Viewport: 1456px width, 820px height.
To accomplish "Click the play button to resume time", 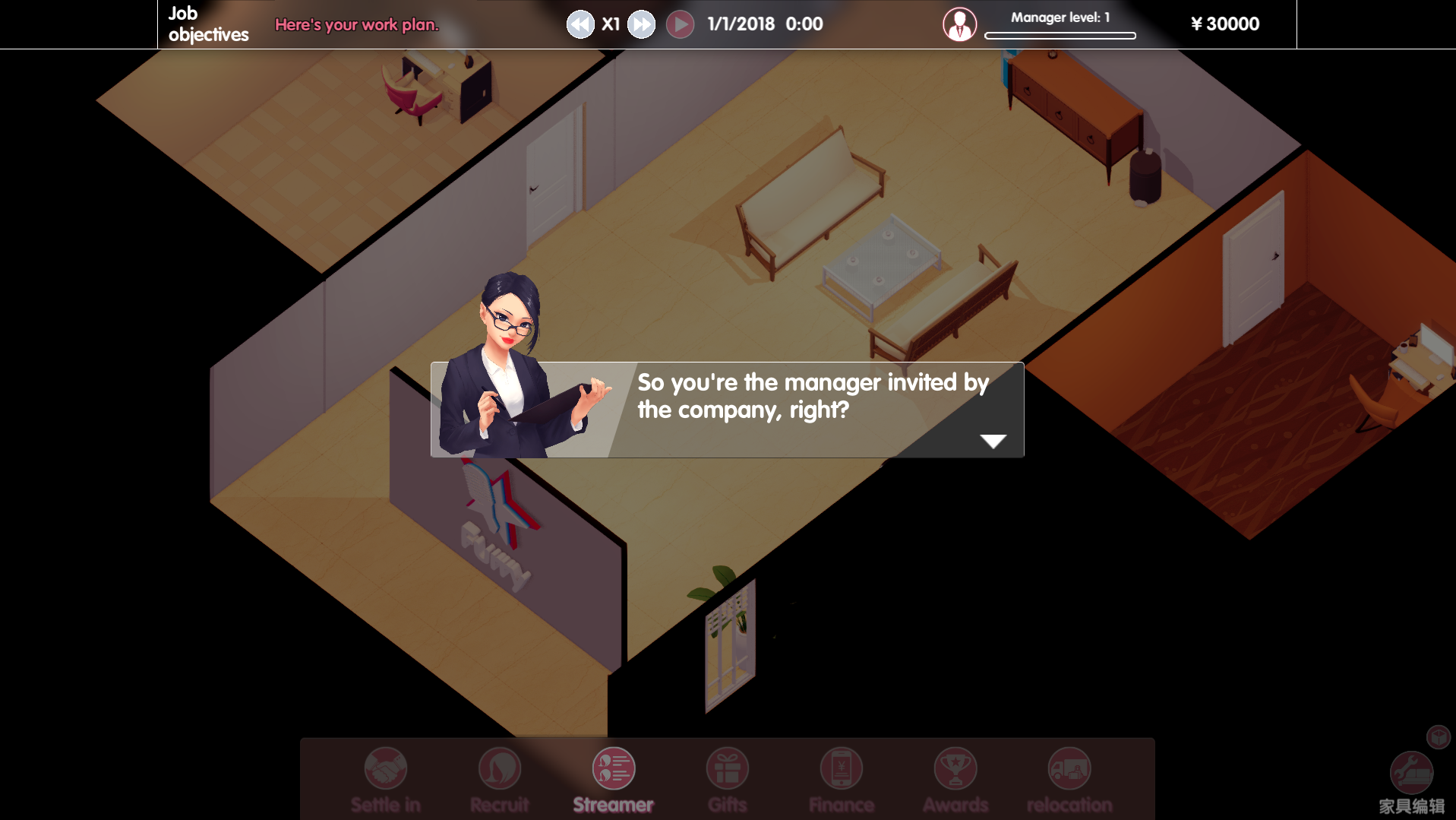I will pos(680,24).
